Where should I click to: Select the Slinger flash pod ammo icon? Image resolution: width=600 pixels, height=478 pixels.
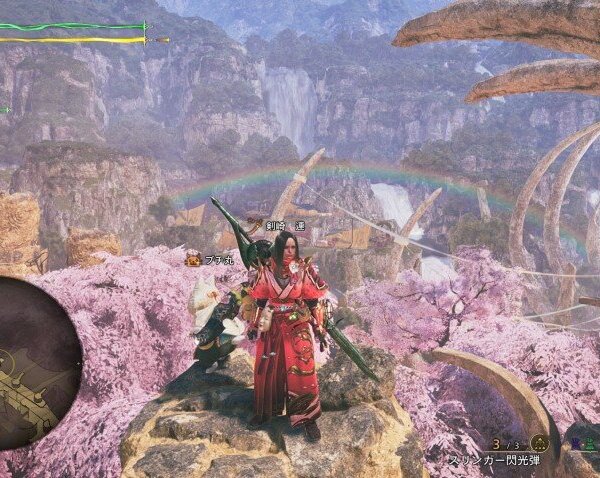coord(540,442)
